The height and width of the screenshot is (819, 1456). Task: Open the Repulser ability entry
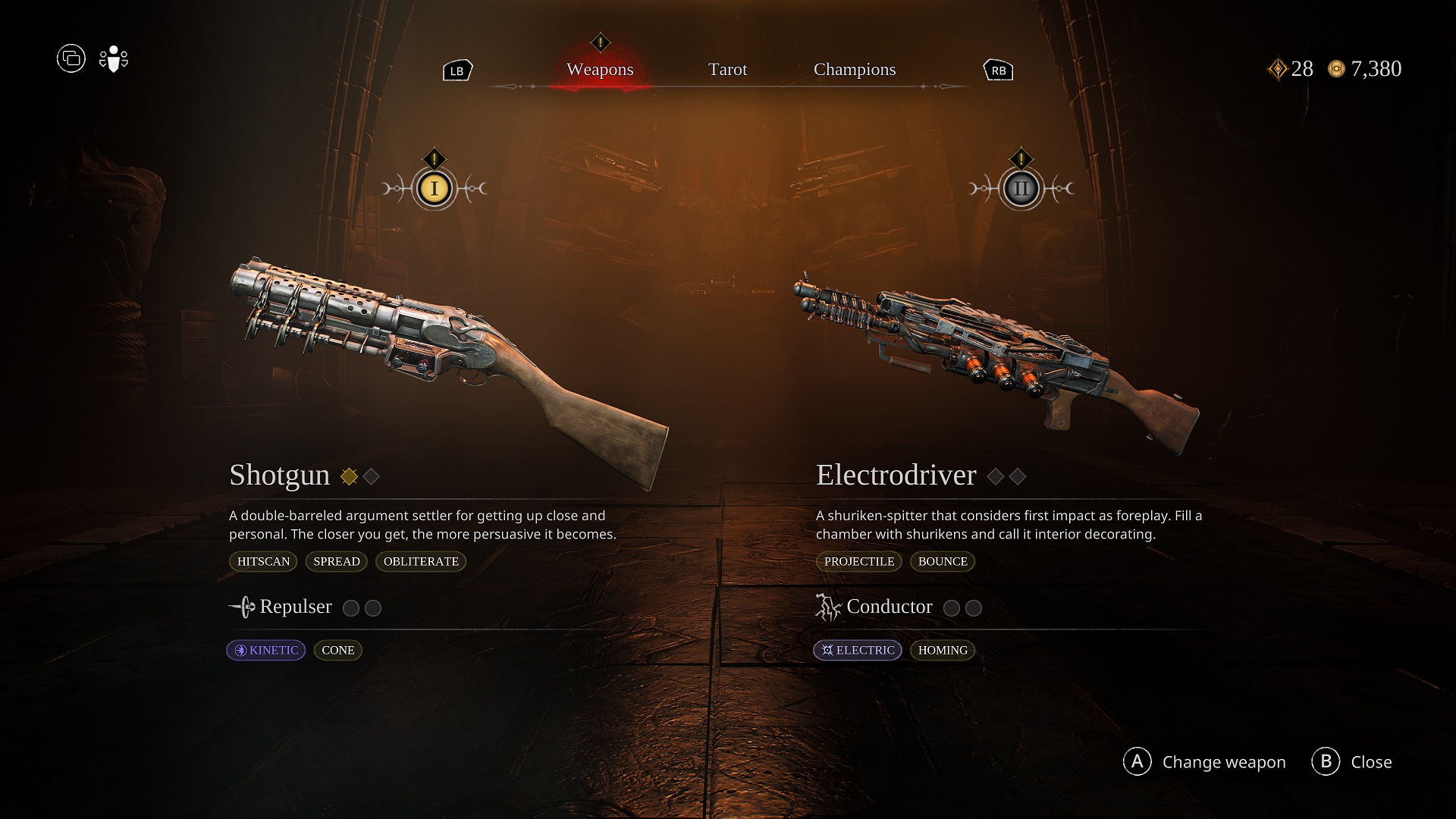[x=295, y=607]
